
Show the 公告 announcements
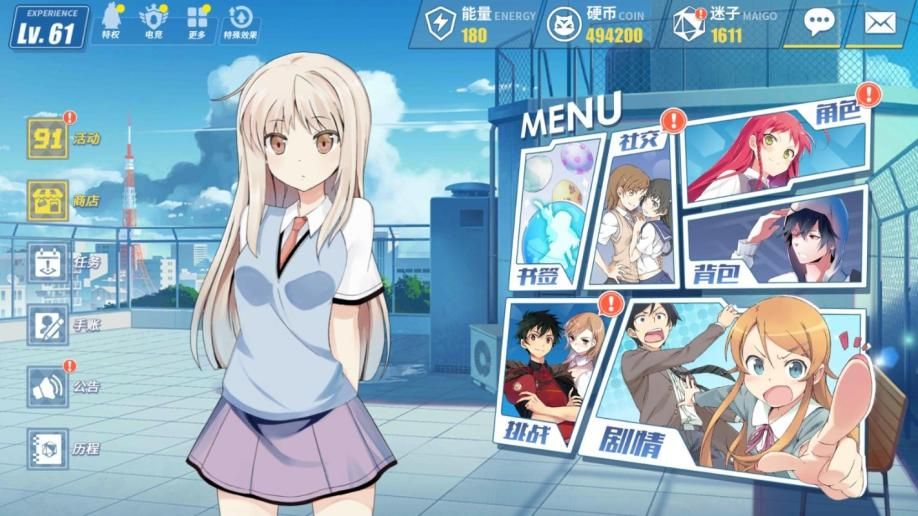pyautogui.click(x=47, y=387)
